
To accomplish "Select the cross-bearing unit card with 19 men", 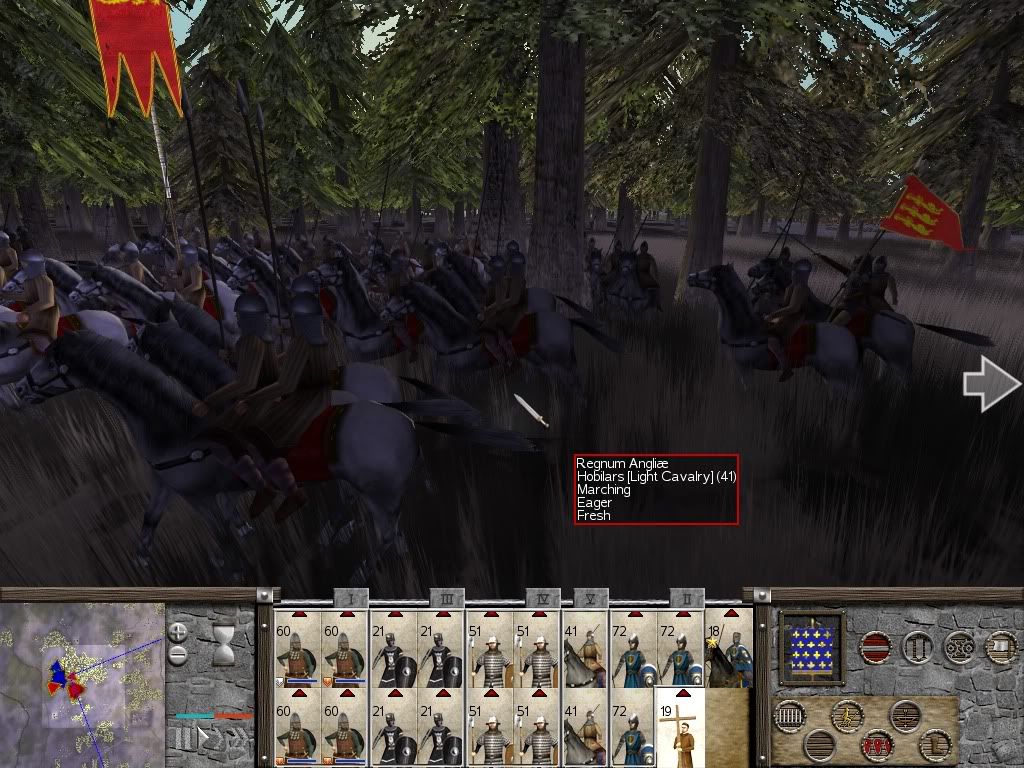I will [x=680, y=727].
